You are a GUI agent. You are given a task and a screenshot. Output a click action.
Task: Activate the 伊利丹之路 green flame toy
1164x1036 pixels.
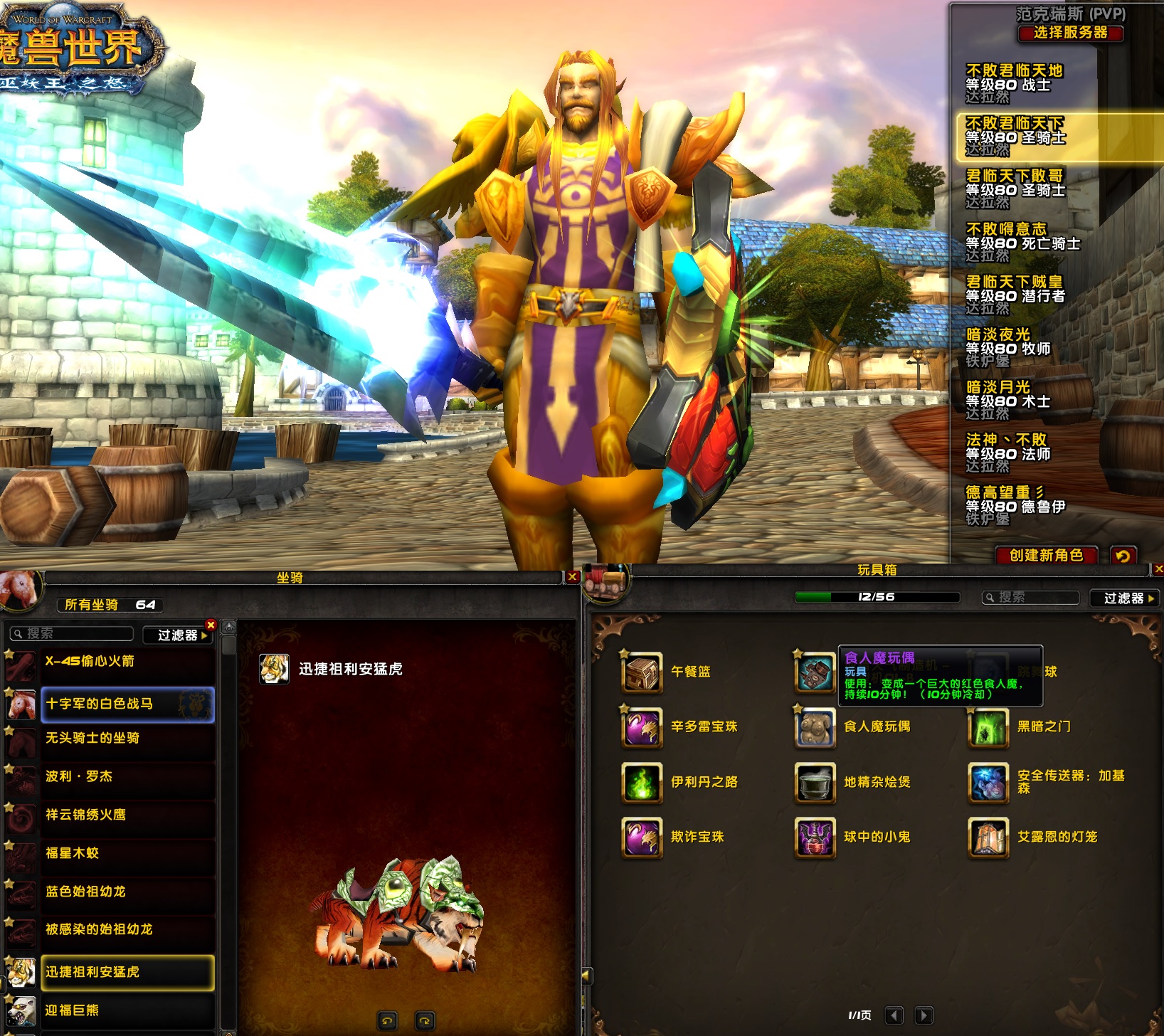[x=642, y=782]
